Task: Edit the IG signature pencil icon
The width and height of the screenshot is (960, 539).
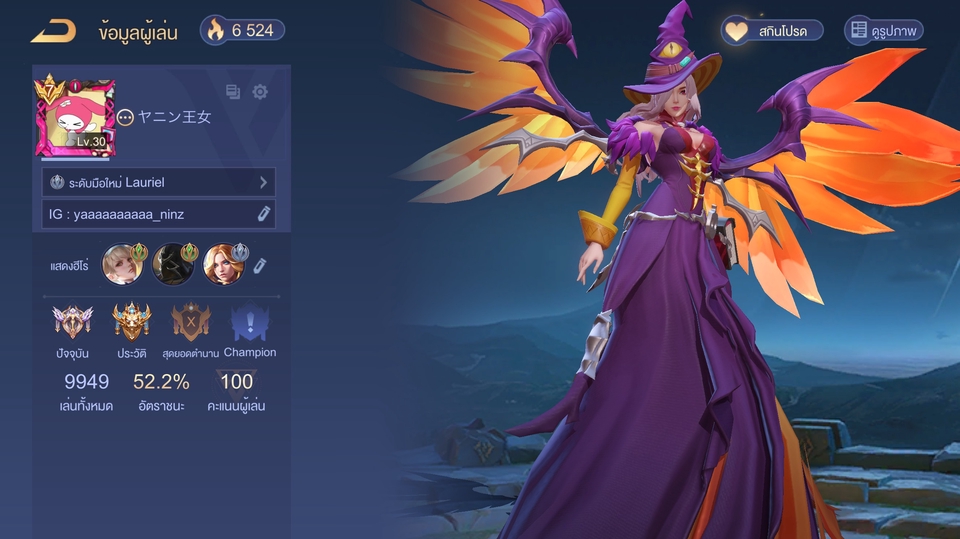Action: coord(264,213)
